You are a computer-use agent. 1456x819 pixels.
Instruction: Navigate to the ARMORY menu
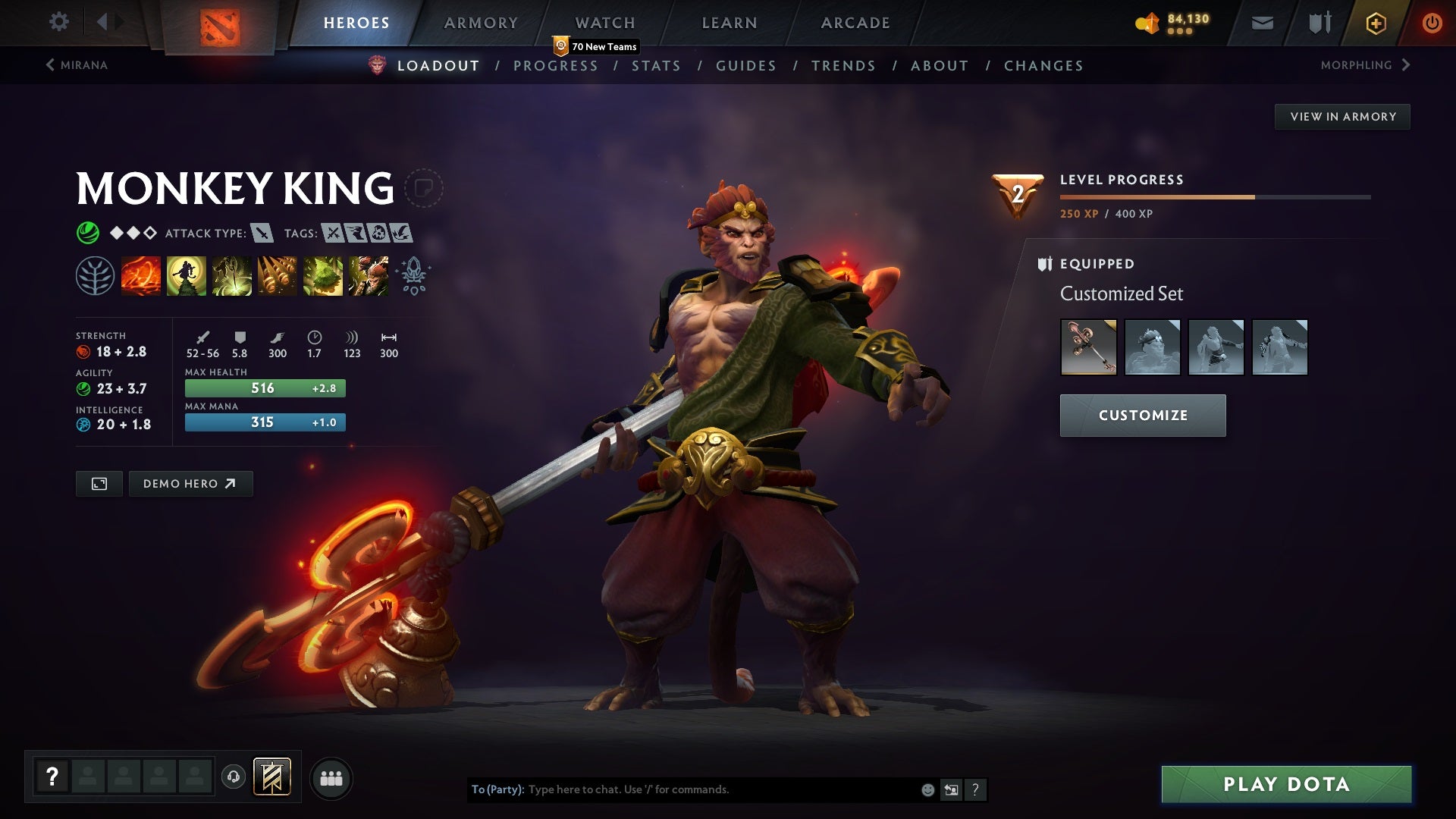[482, 22]
